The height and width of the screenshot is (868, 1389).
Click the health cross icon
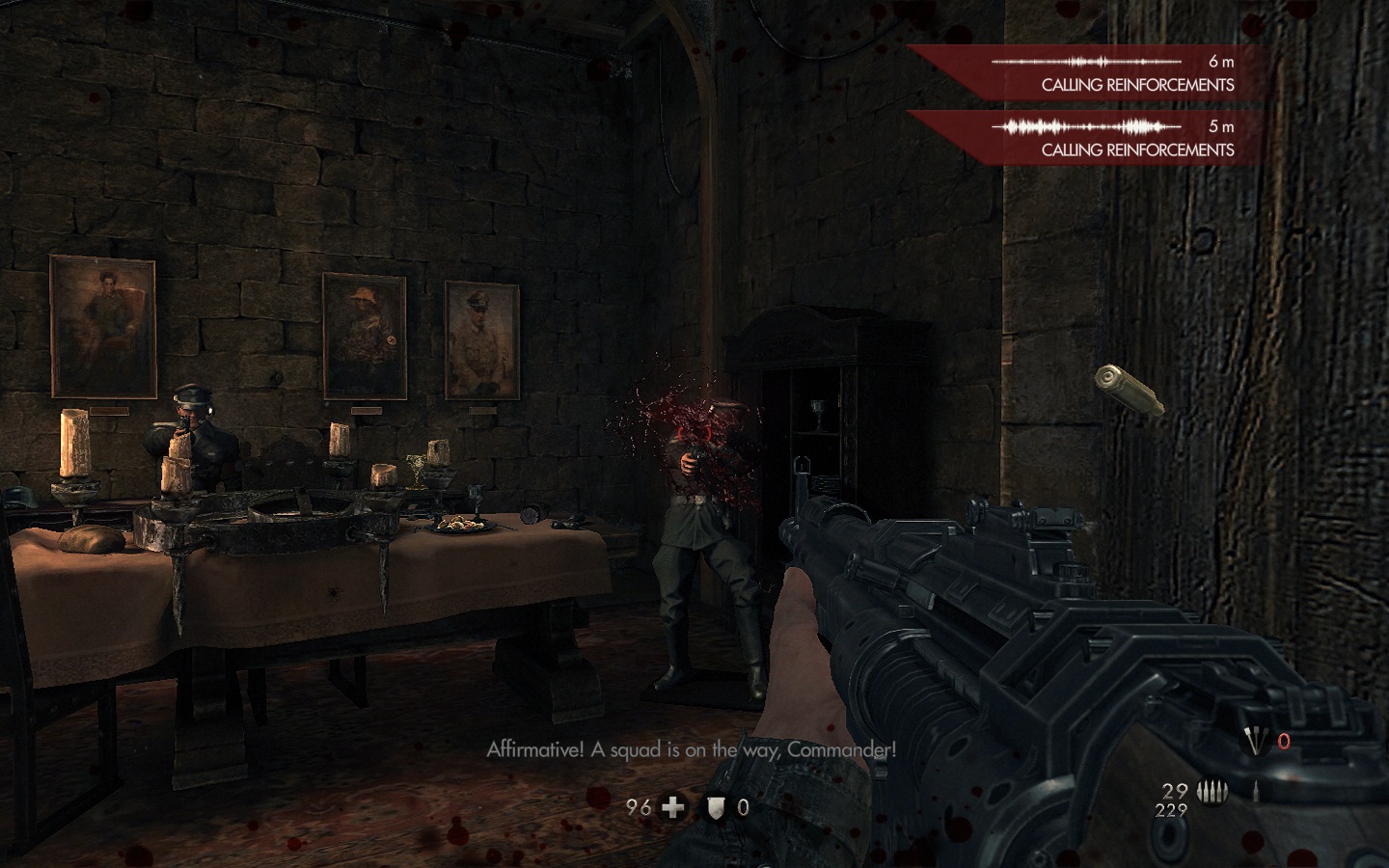pyautogui.click(x=672, y=807)
